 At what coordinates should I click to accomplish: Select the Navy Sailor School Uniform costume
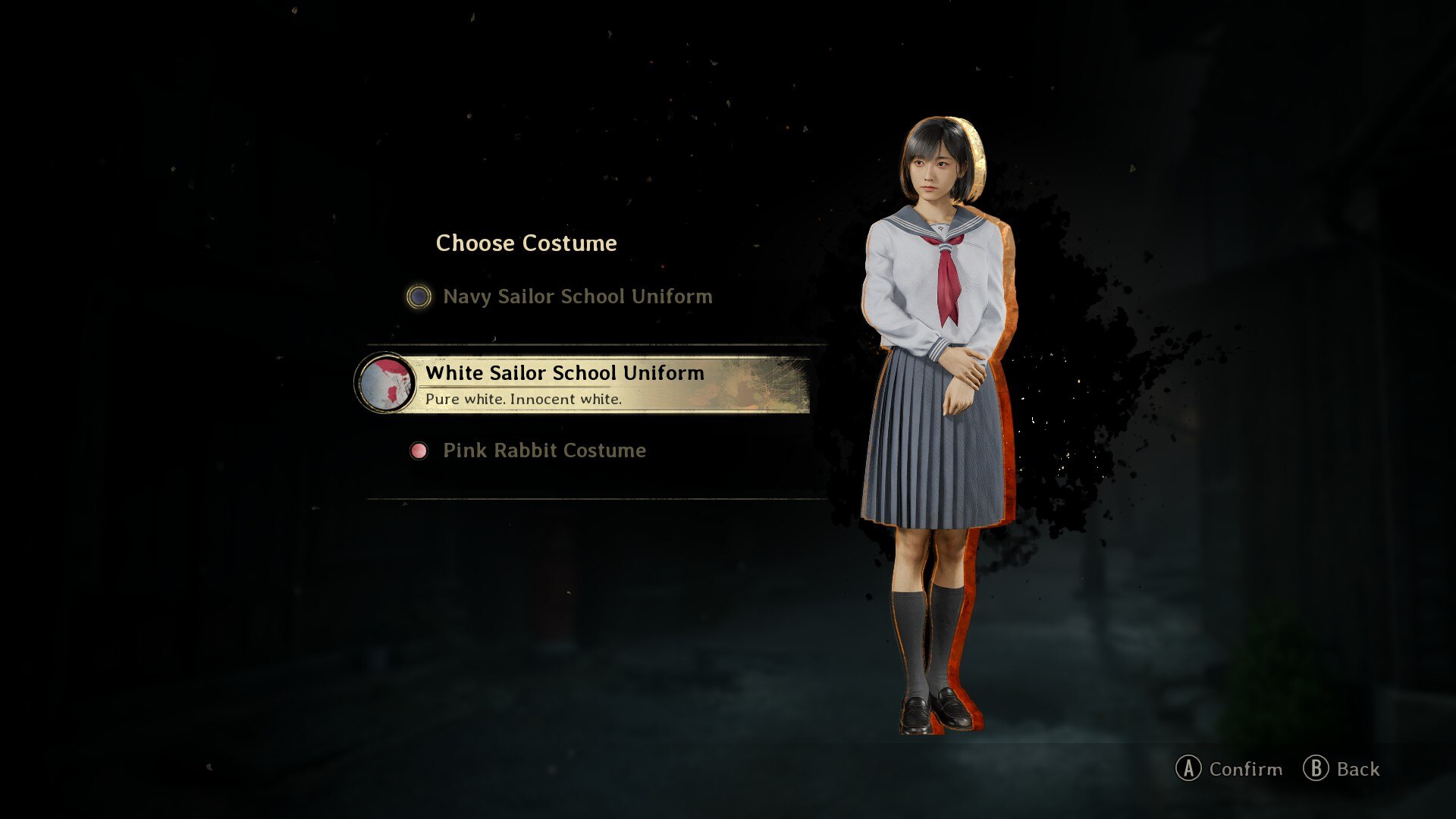point(576,297)
